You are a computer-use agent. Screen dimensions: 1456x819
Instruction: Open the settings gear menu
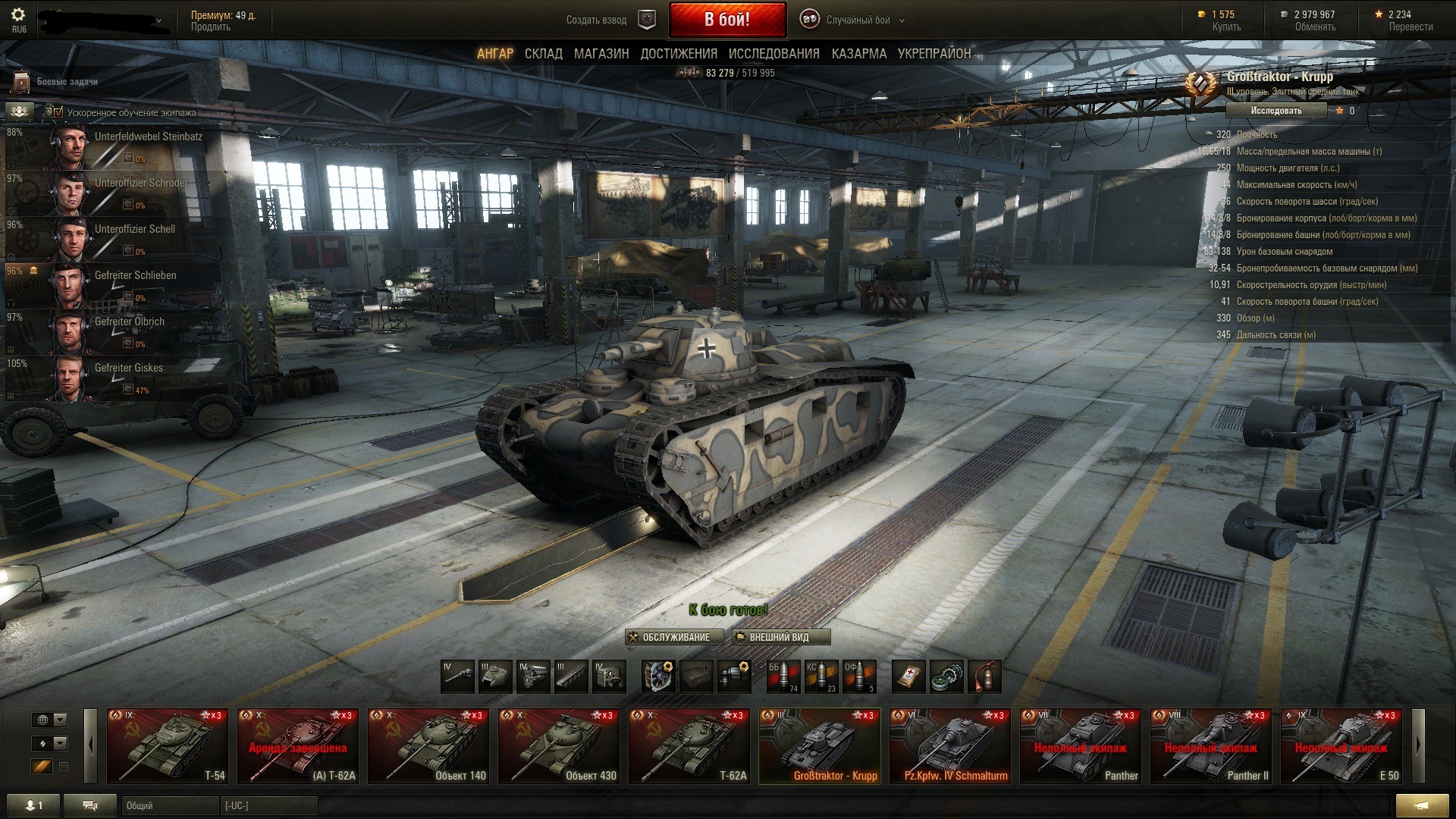coord(19,15)
